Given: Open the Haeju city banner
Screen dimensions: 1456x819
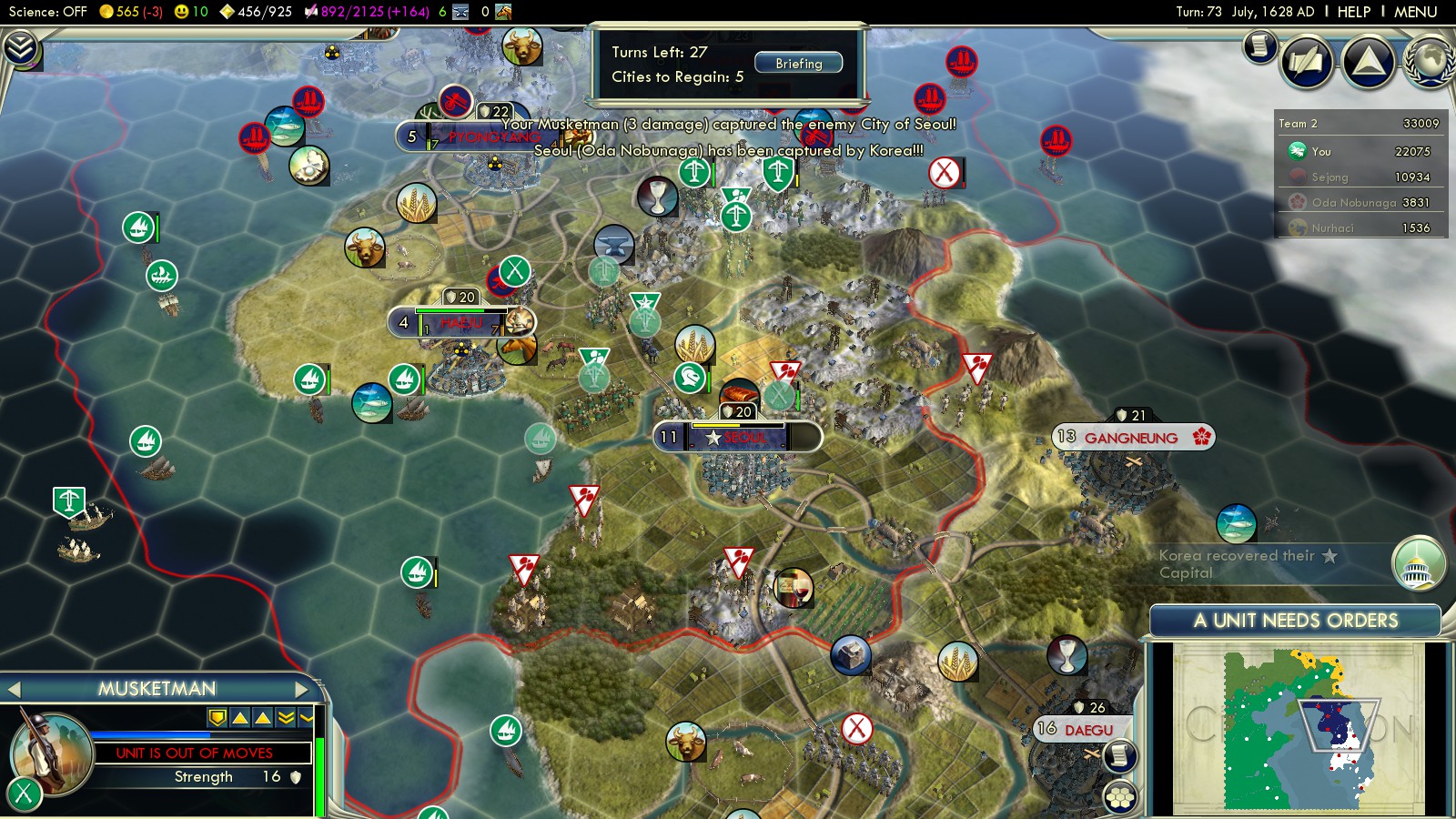Looking at the screenshot, I should click(x=460, y=323).
